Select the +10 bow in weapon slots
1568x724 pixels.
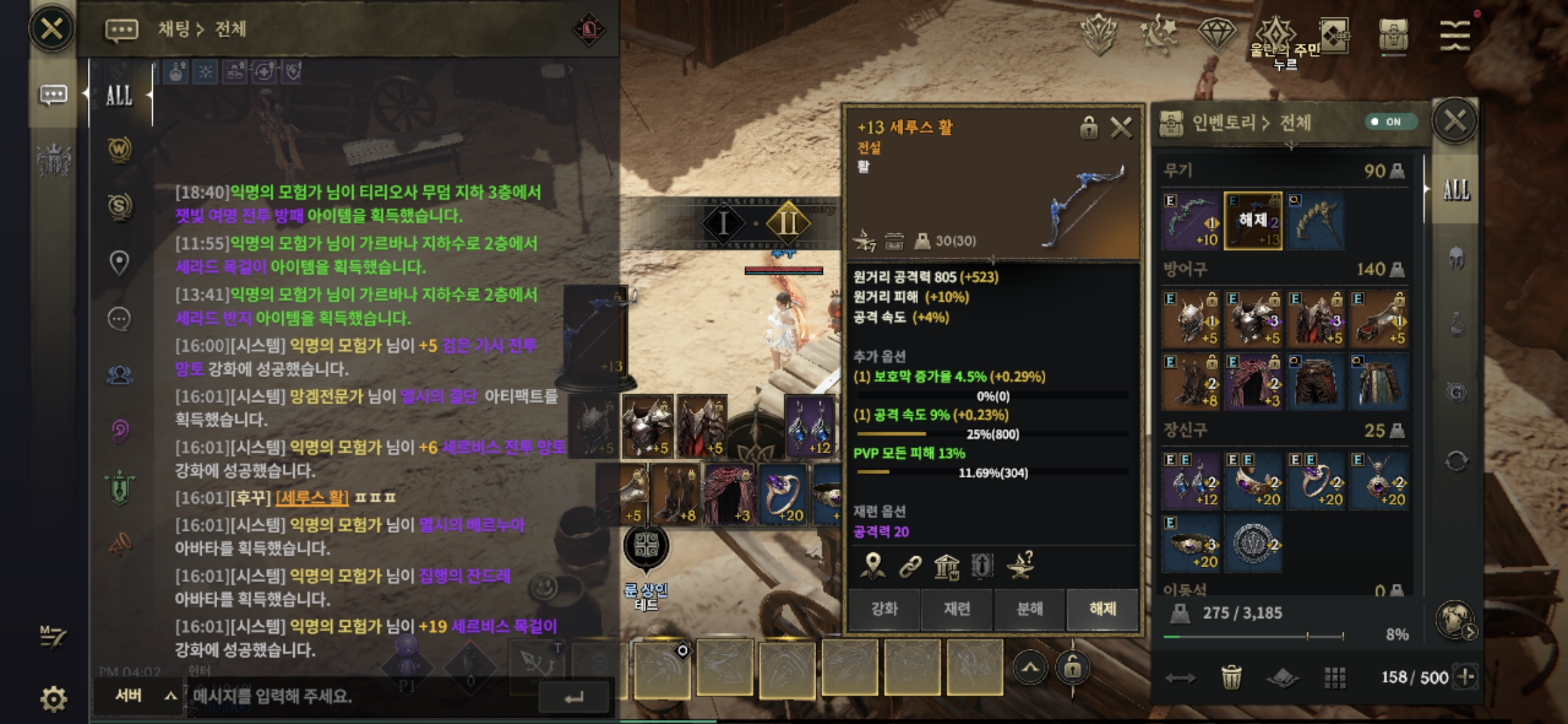[1191, 221]
